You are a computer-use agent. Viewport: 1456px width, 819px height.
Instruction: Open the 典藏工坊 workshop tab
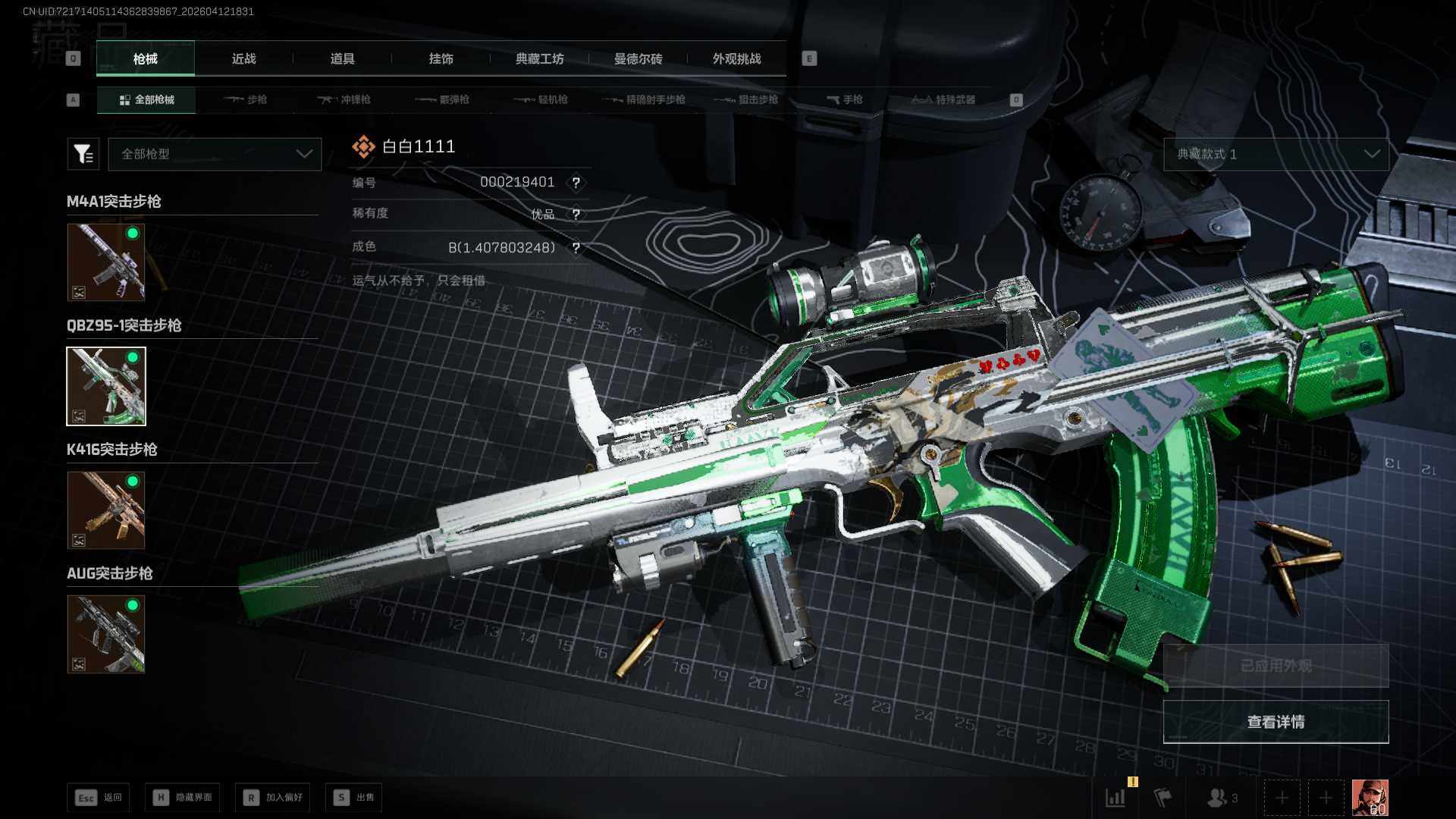point(539,58)
